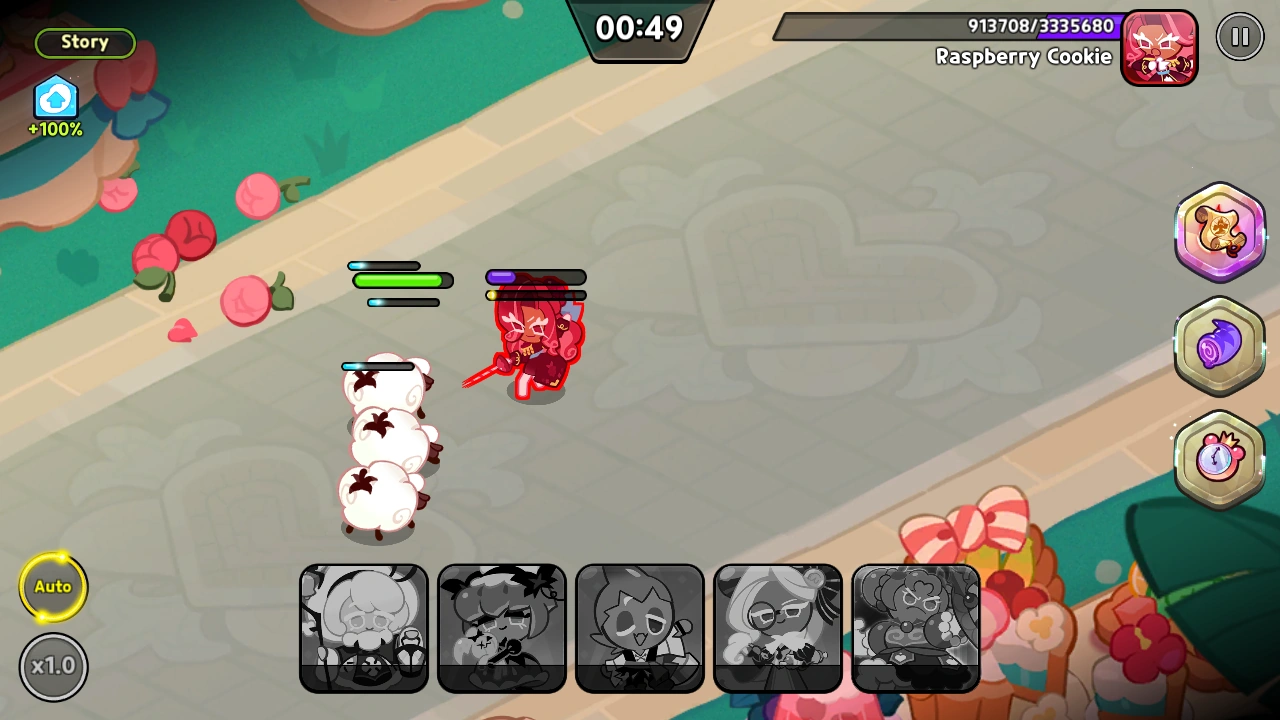Cast the glasses-wearing cookie's skill
The height and width of the screenshot is (720, 1280).
pos(777,628)
